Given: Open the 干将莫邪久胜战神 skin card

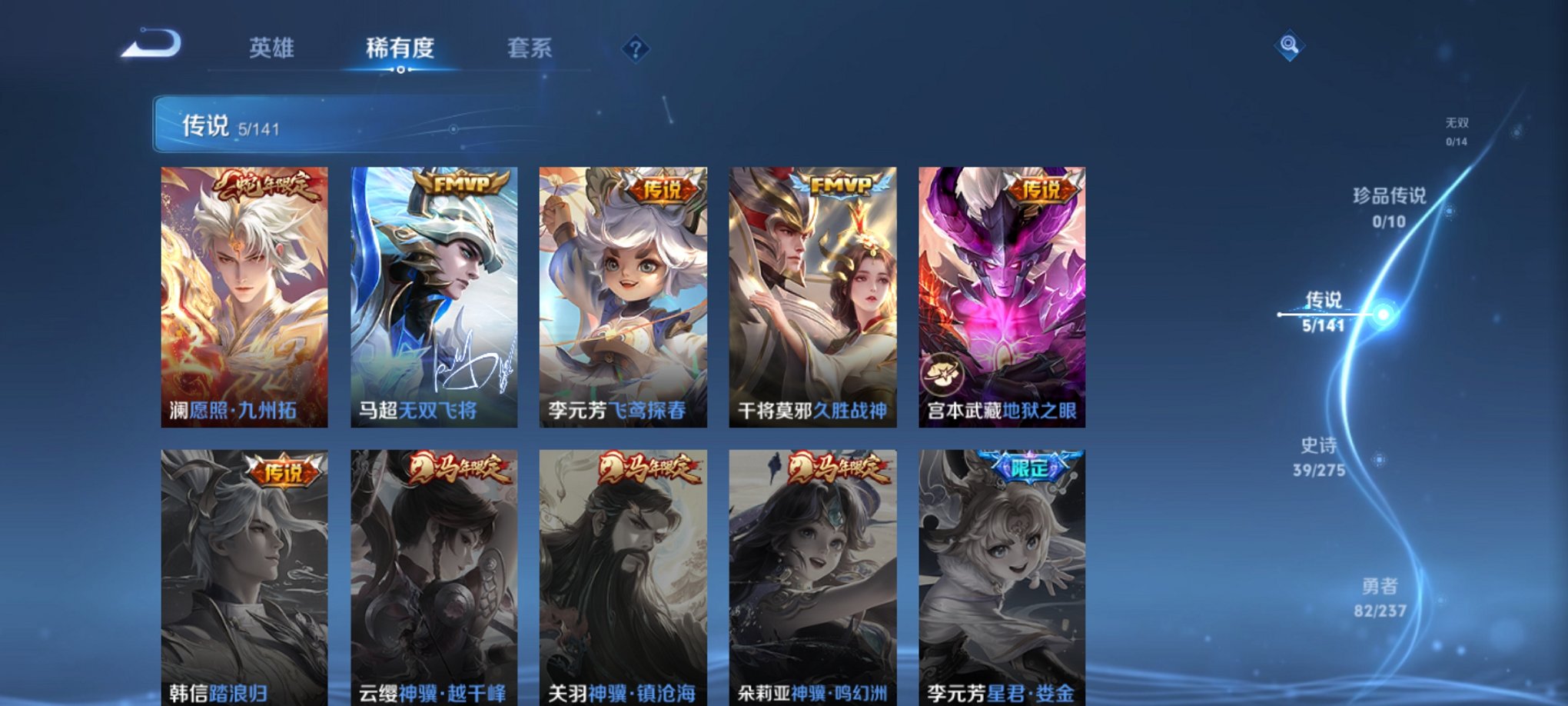Looking at the screenshot, I should click(x=812, y=292).
